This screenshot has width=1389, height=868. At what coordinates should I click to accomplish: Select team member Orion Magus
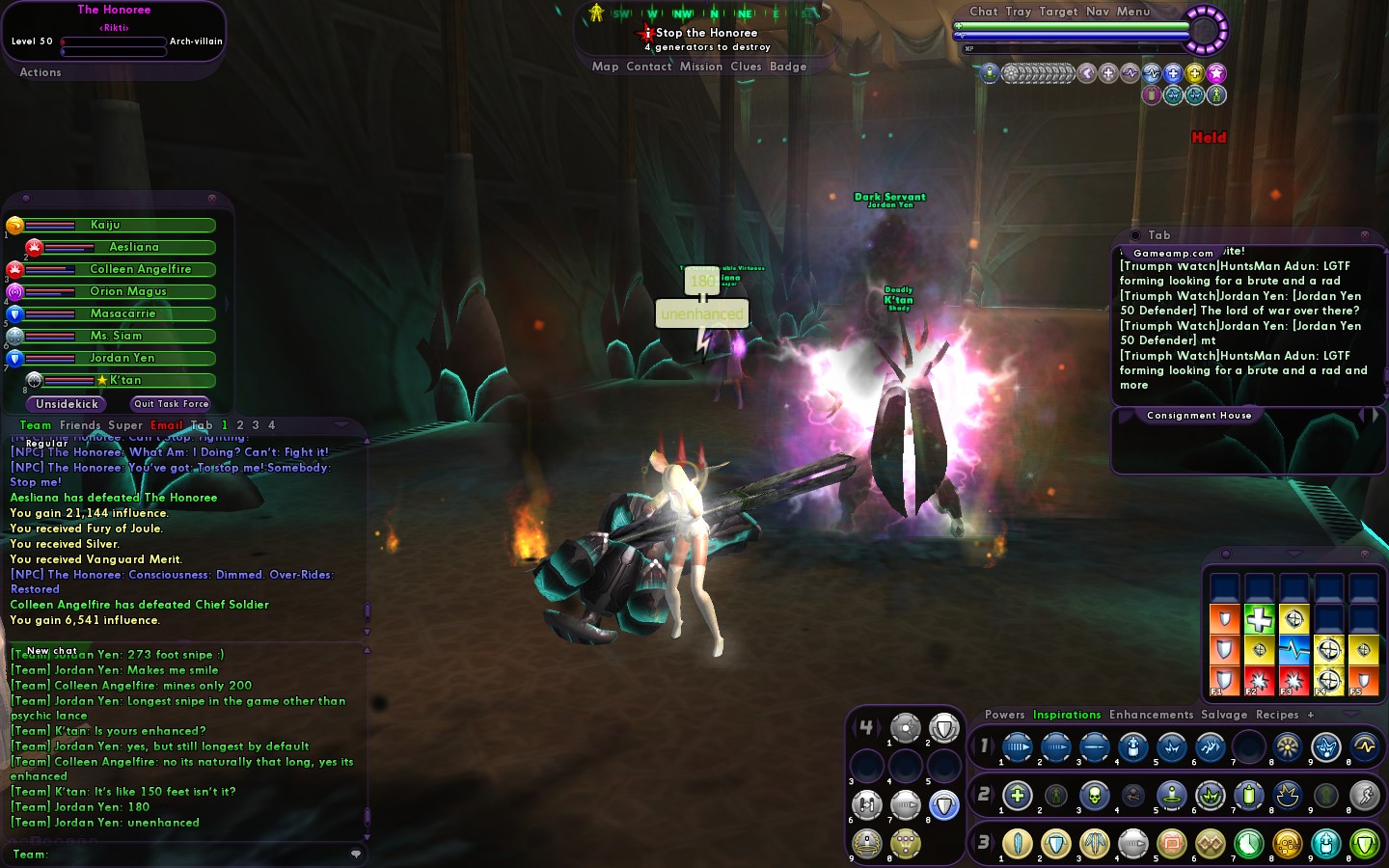point(128,291)
